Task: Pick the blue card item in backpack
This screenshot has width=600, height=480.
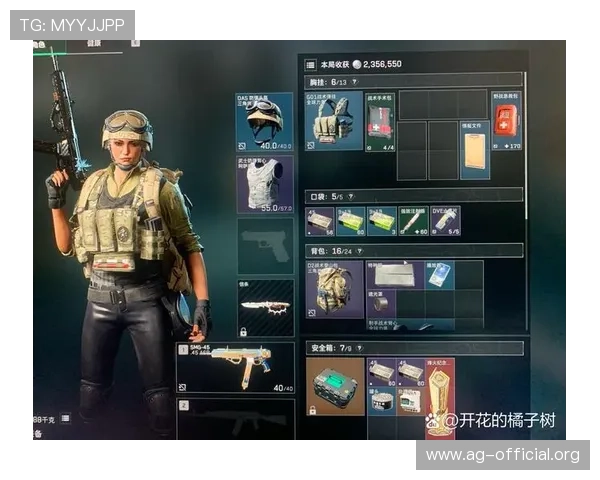Action: click(440, 274)
